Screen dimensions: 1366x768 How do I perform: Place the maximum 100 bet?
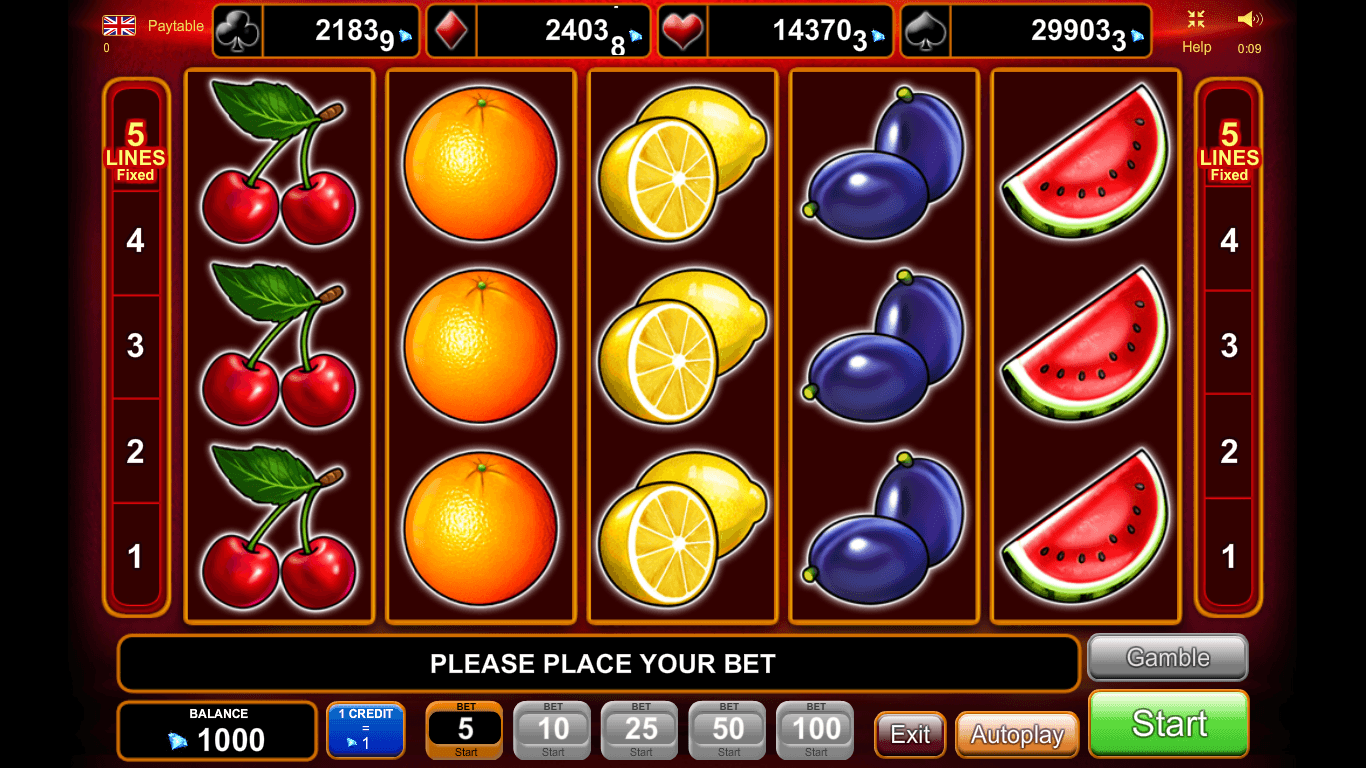816,730
